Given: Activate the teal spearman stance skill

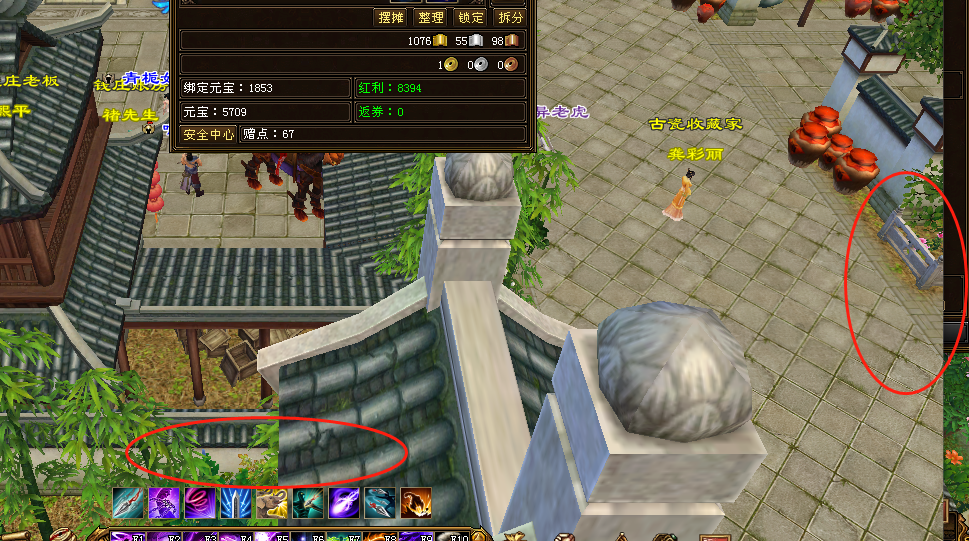Looking at the screenshot, I should 307,503.
